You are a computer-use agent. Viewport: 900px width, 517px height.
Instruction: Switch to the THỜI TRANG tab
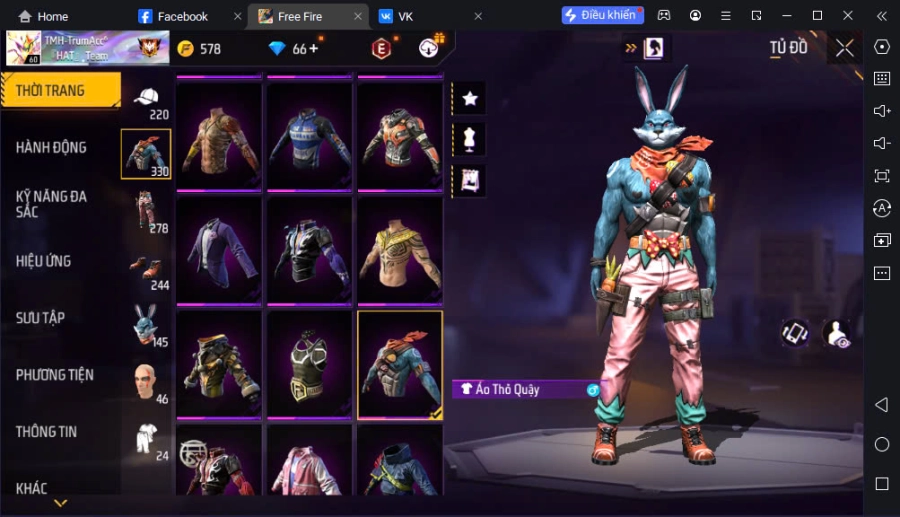[x=60, y=91]
